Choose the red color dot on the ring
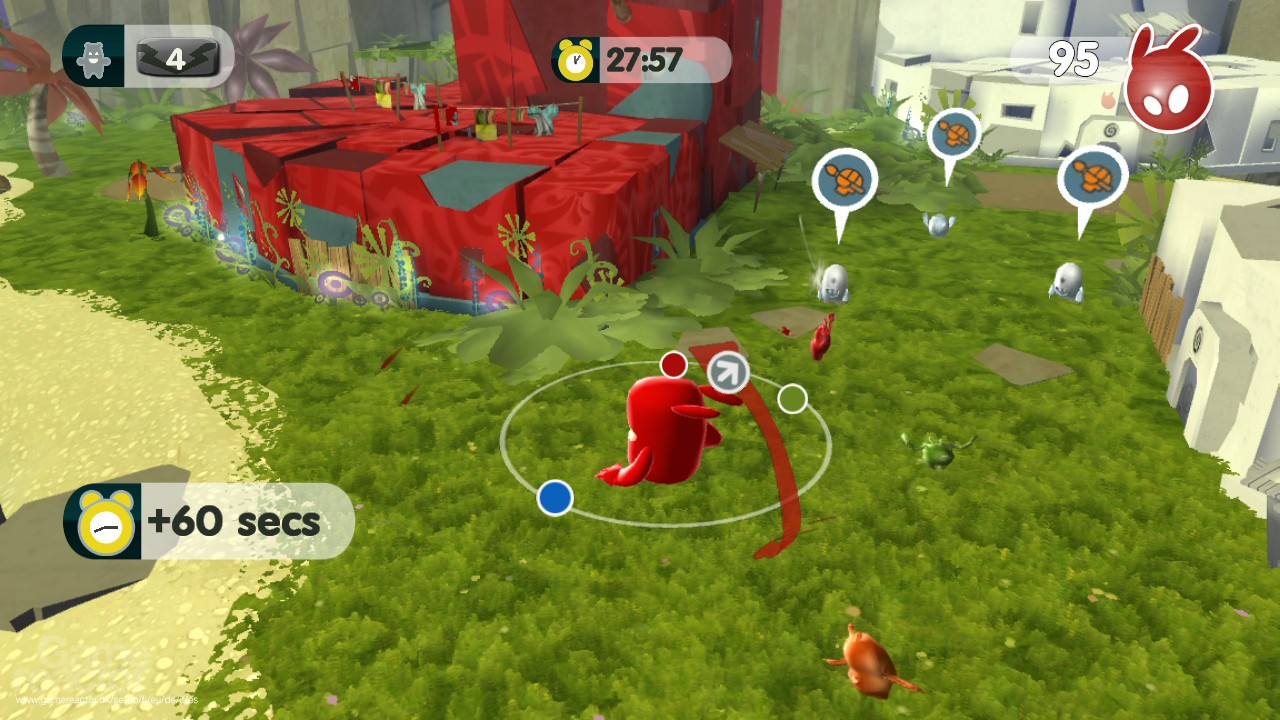 (674, 365)
